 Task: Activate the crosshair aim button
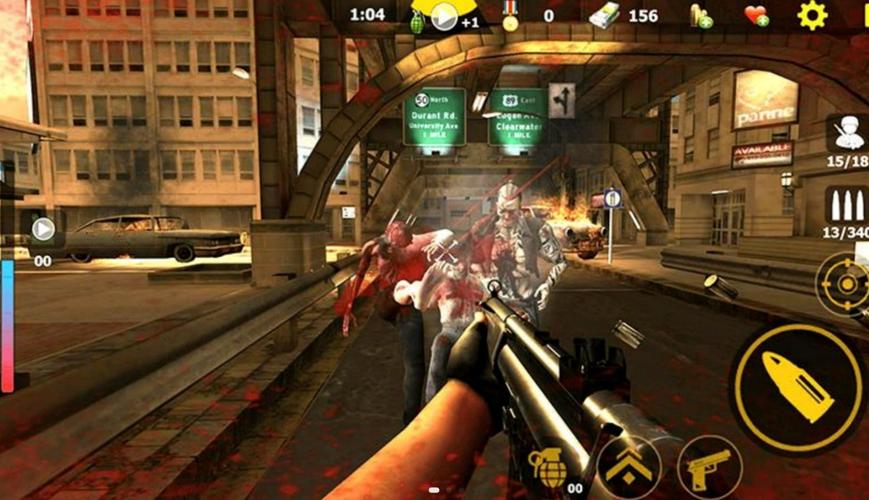click(845, 283)
